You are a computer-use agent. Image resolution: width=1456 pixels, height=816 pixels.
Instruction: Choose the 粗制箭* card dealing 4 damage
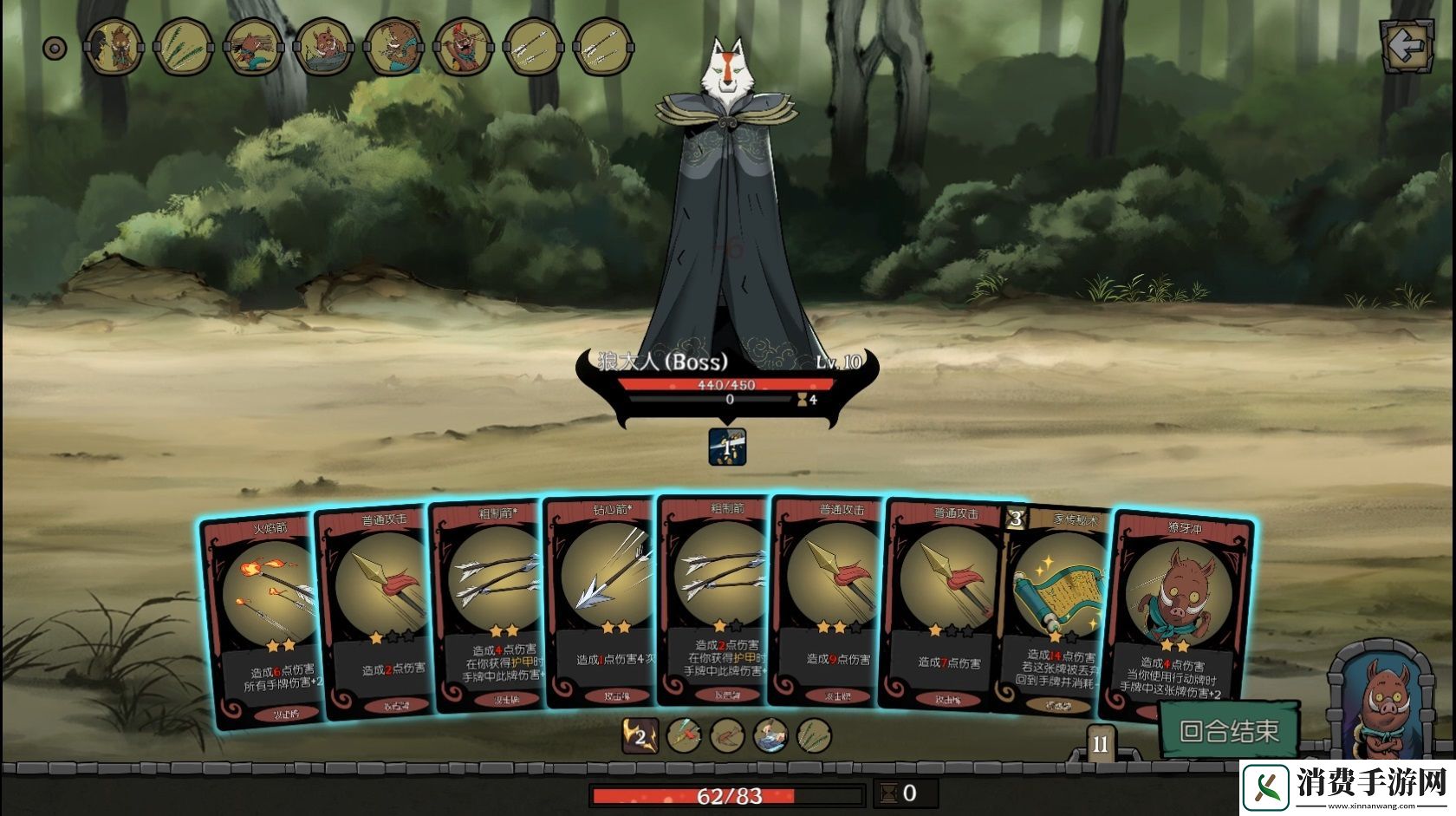pyautogui.click(x=490, y=607)
